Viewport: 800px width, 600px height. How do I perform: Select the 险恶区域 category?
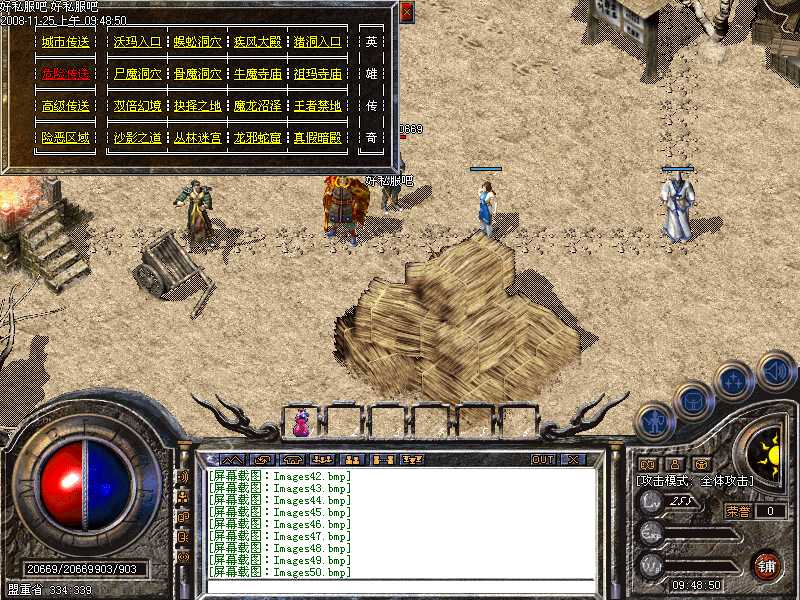pyautogui.click(x=65, y=138)
